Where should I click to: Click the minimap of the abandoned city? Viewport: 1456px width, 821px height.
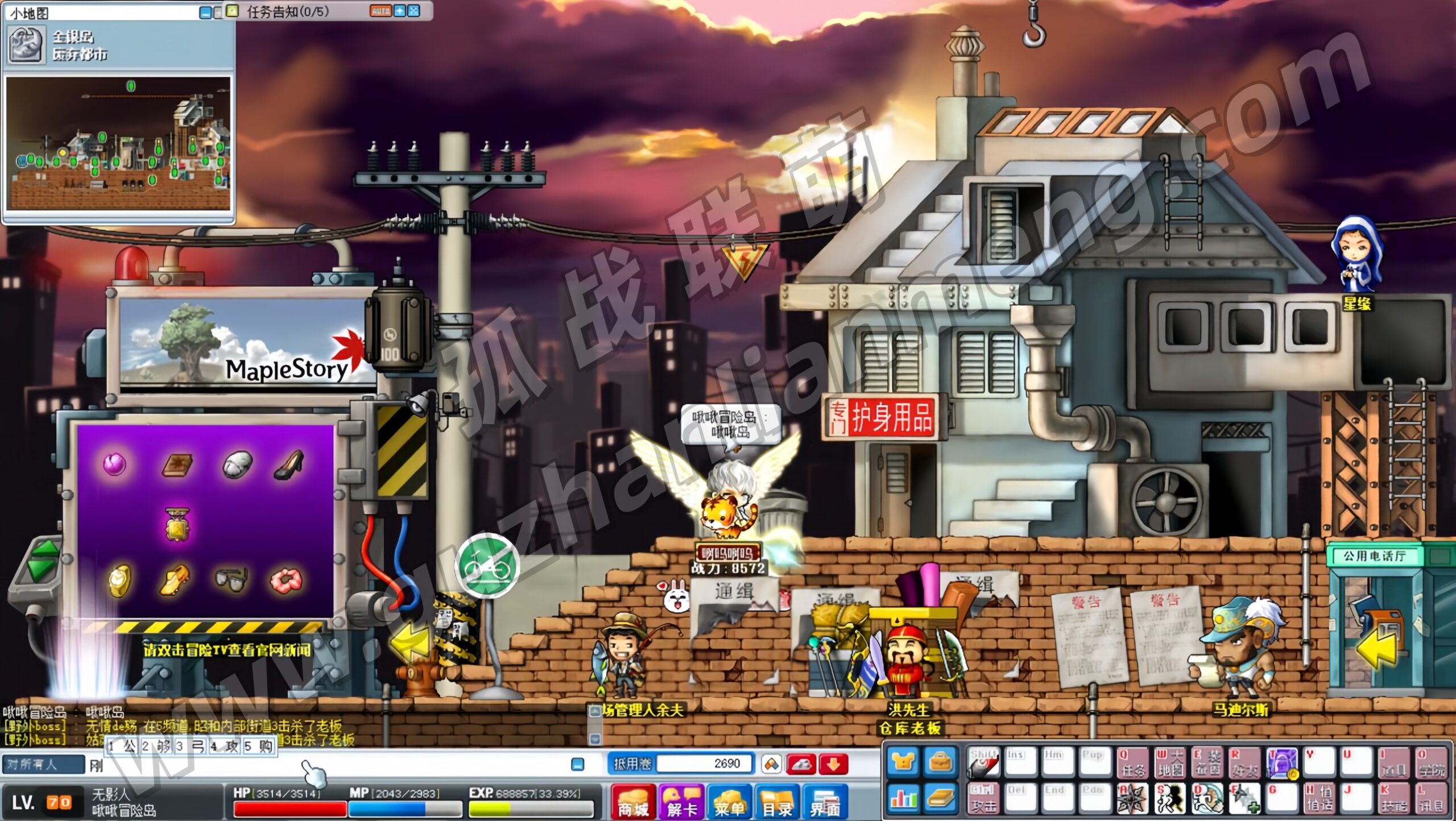[118, 142]
